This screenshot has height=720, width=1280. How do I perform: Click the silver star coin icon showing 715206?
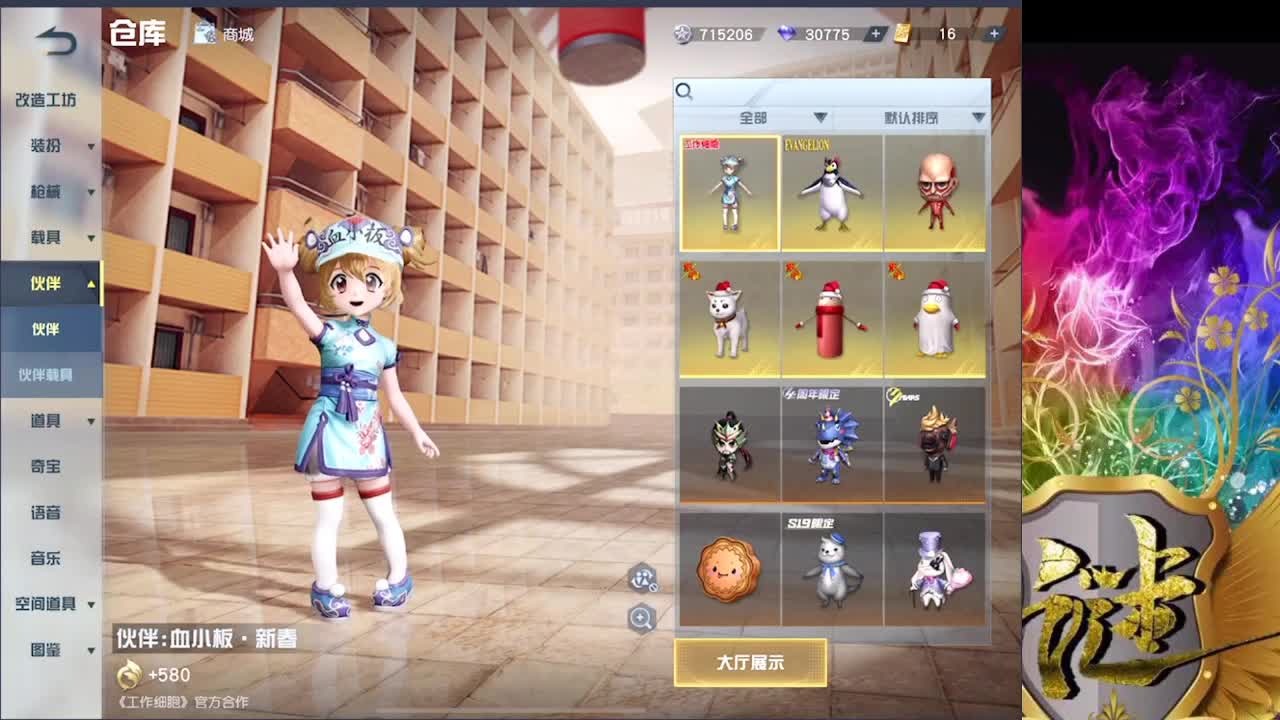[683, 33]
